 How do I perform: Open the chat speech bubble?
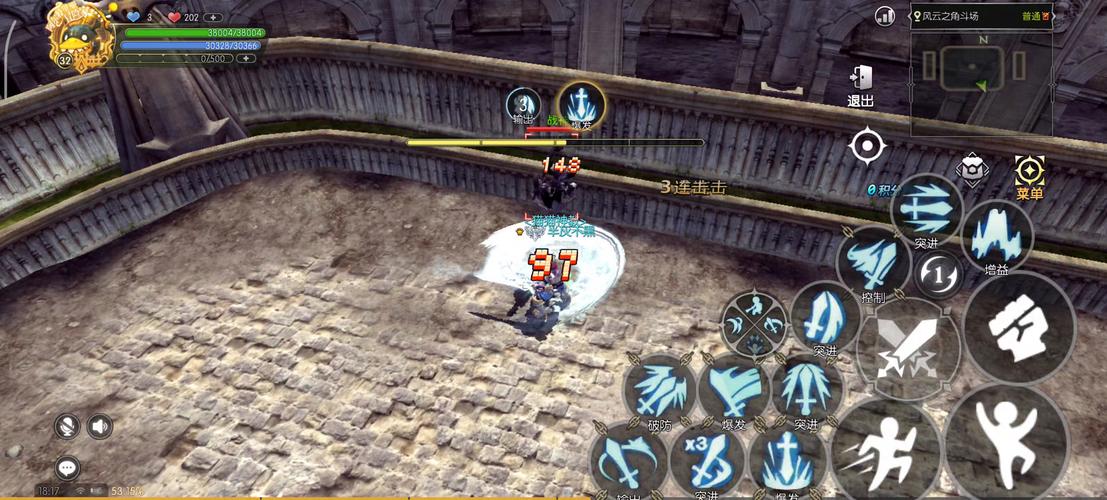tap(68, 467)
